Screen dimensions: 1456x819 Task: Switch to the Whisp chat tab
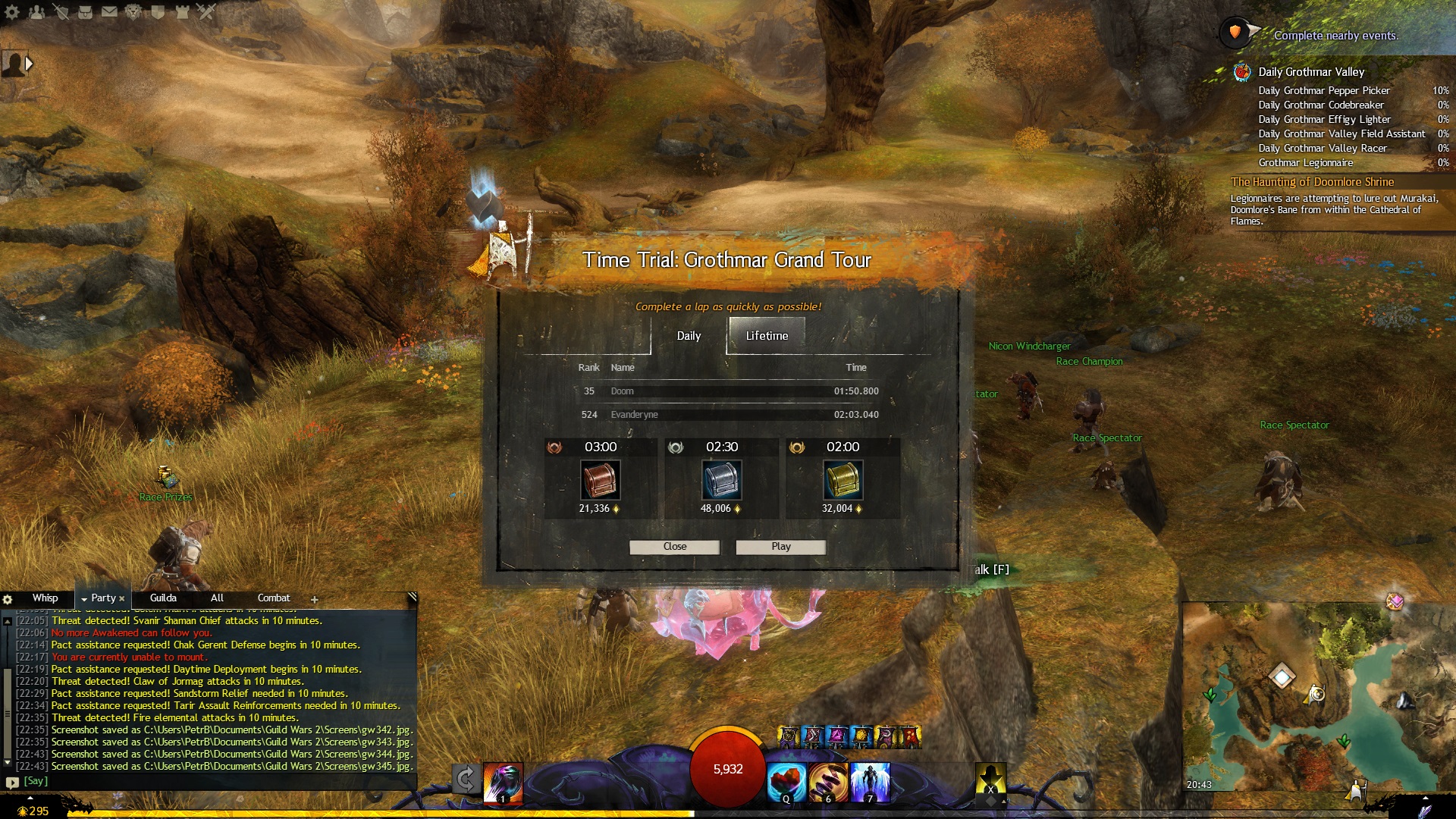click(45, 598)
